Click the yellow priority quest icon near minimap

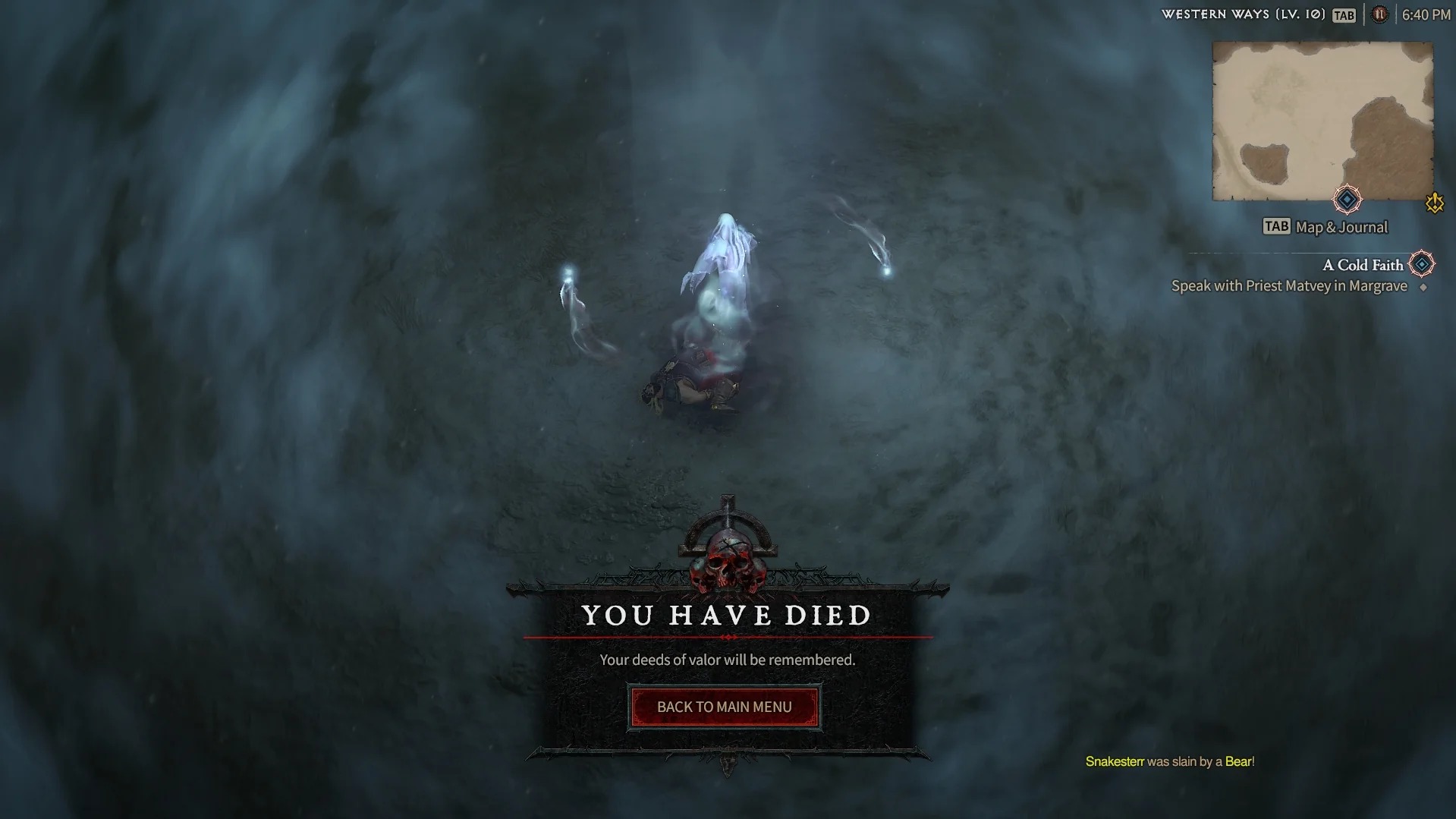point(1432,203)
